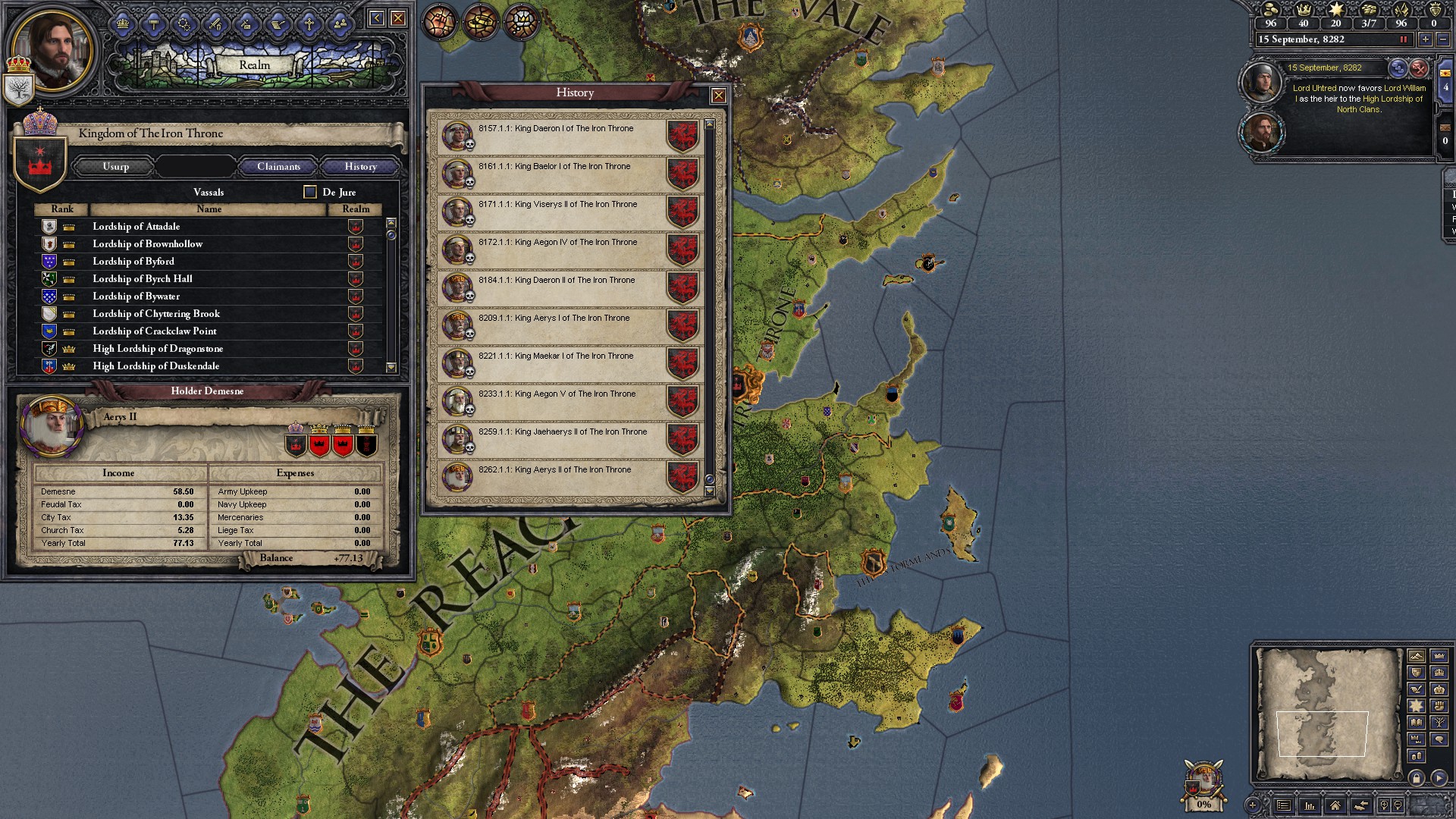Screen dimensions: 1456x819
Task: Click the minimap
Action: point(1327,714)
